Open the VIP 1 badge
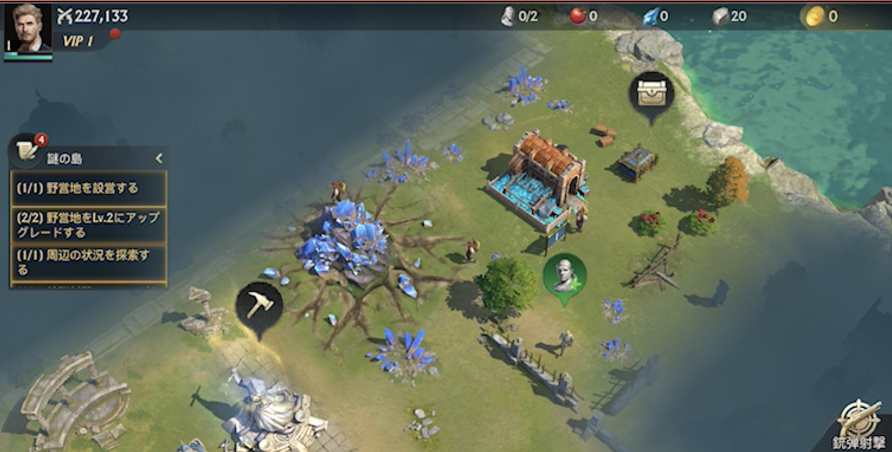The width and height of the screenshot is (892, 452). (78, 41)
